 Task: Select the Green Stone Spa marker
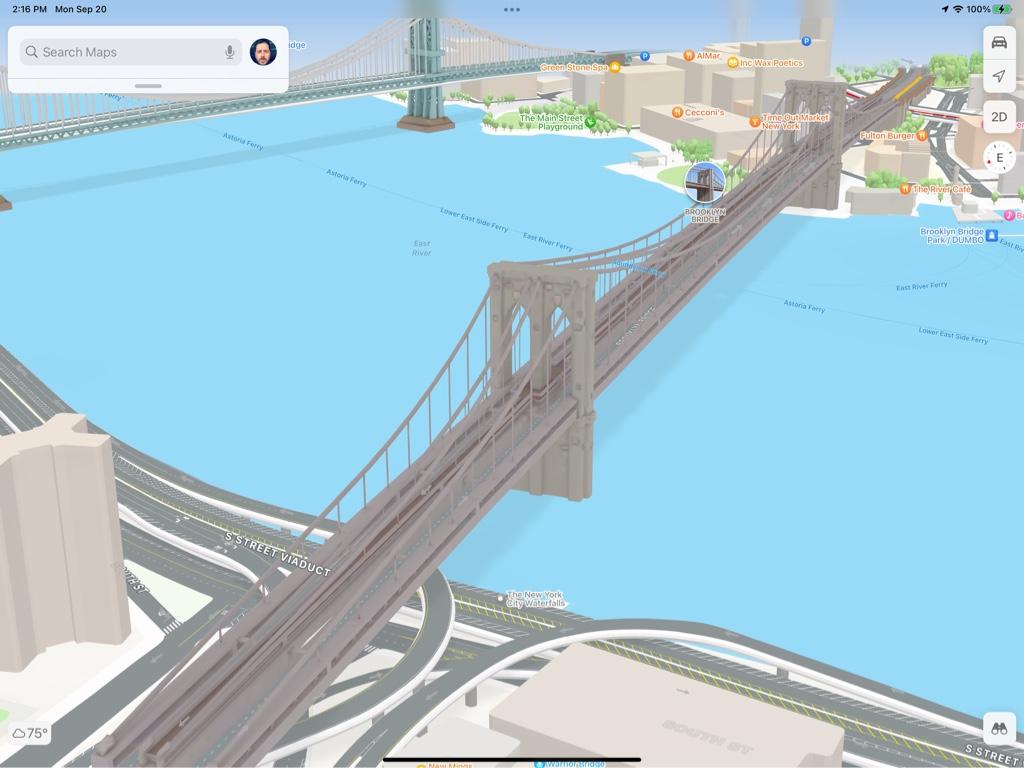pyautogui.click(x=615, y=67)
